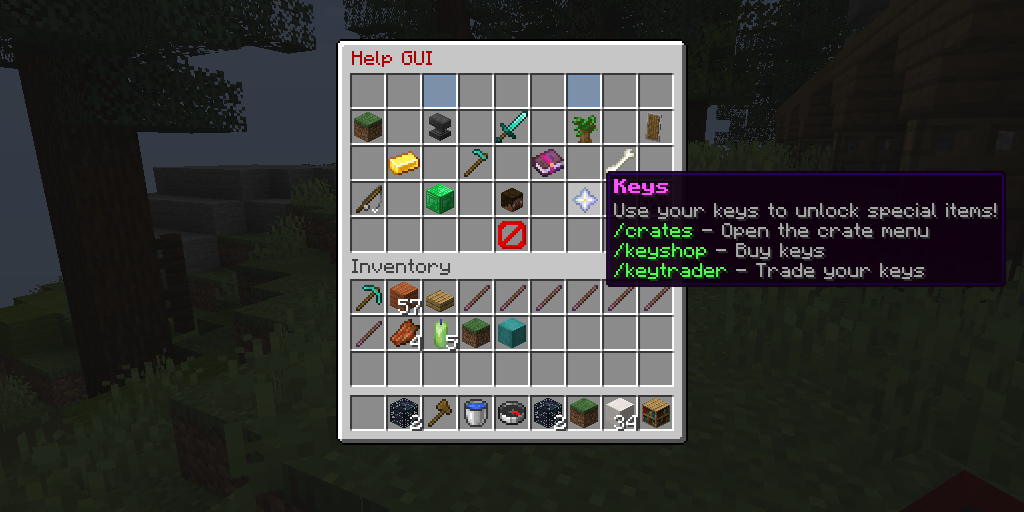Click the bookshelf hotbar slot
The image size is (1024, 512).
pos(656,413)
